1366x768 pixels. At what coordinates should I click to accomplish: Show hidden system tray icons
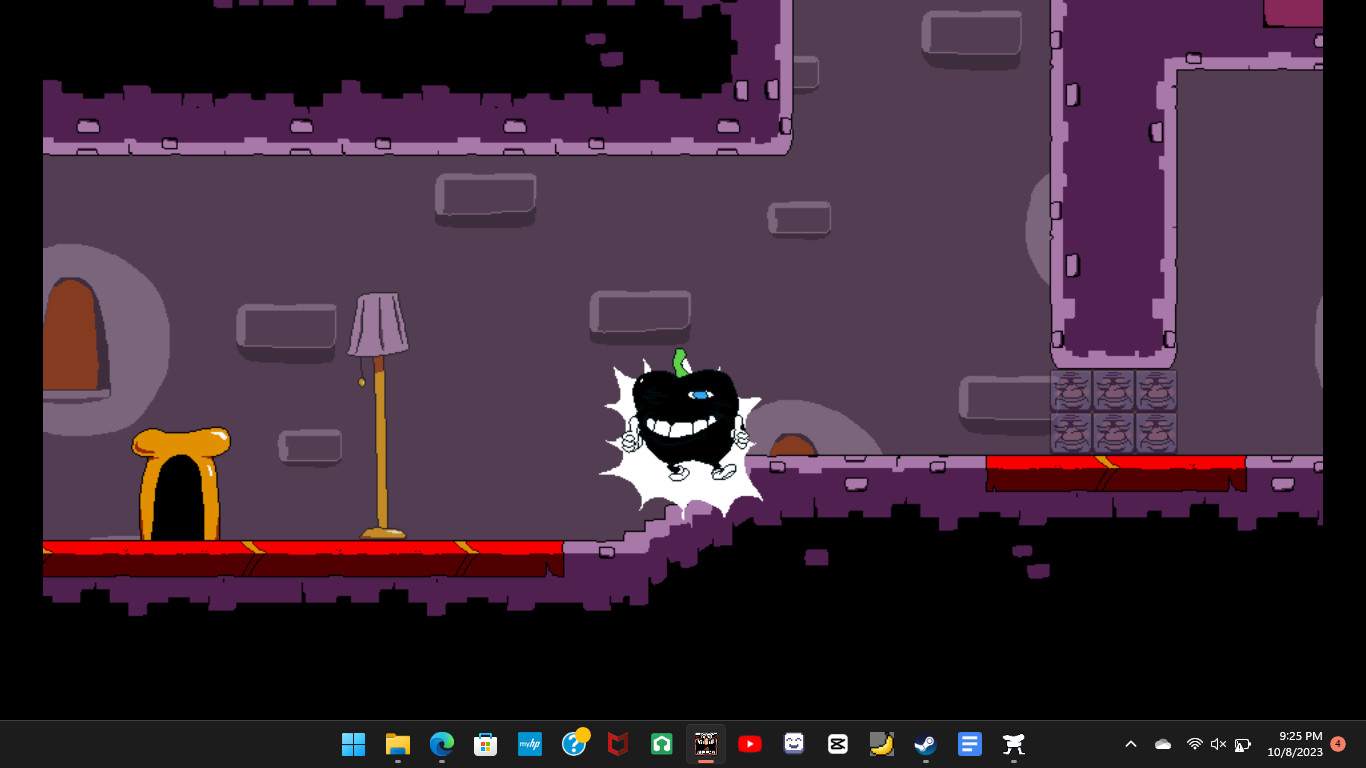[1130, 744]
